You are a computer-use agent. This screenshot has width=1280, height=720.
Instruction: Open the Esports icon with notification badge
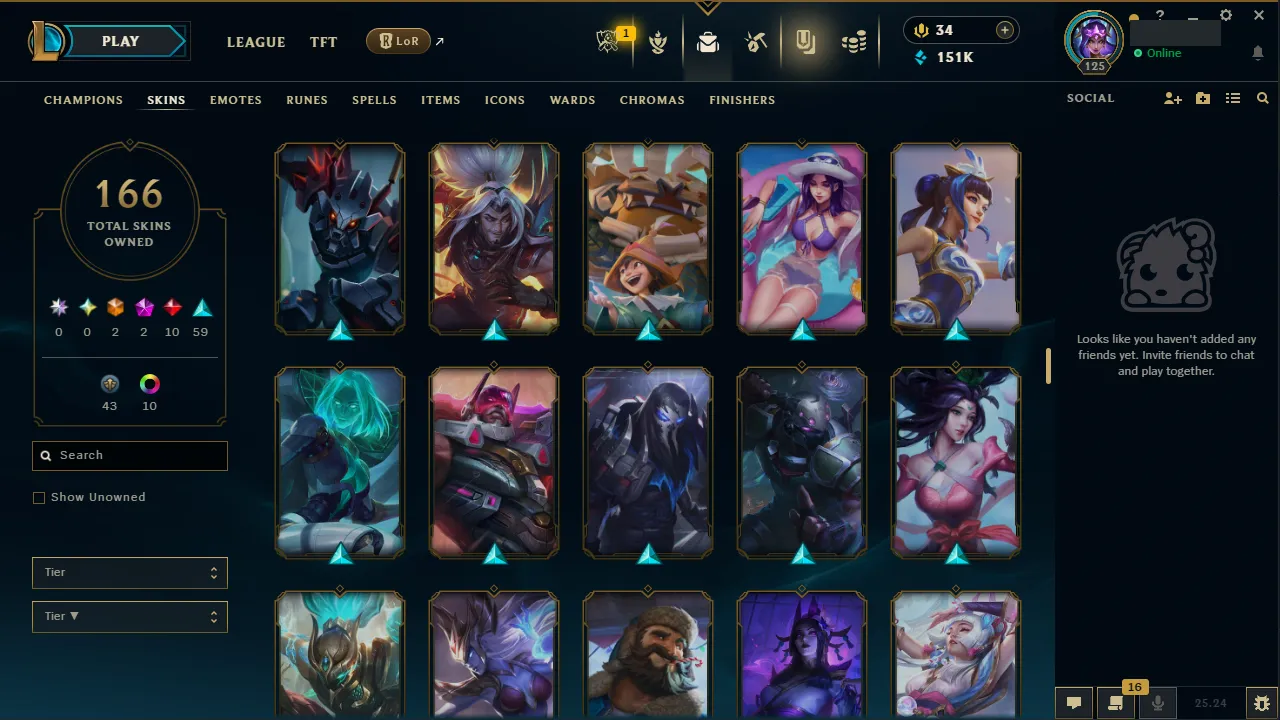[609, 41]
